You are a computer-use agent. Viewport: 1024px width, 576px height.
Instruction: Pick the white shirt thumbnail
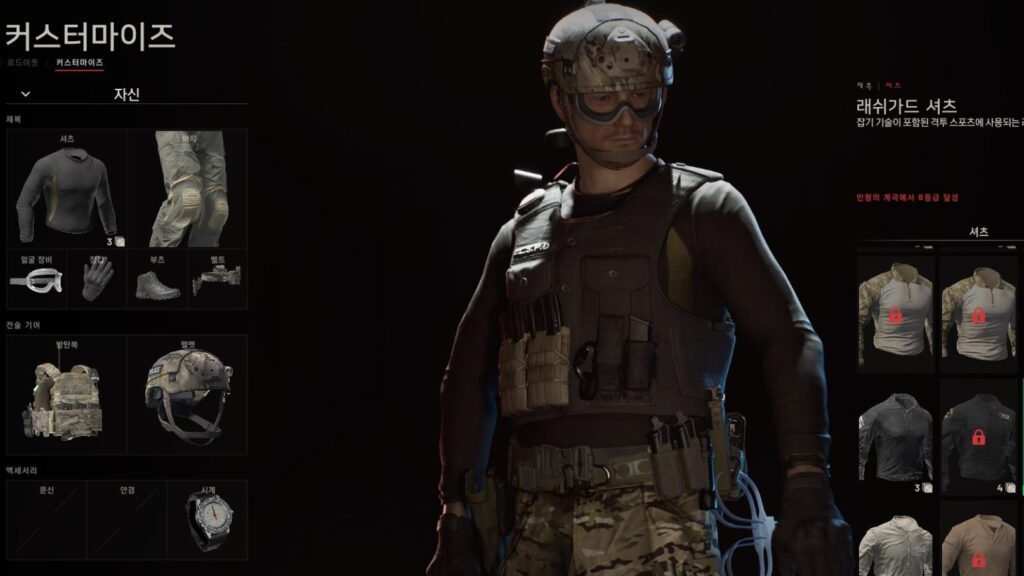895,543
